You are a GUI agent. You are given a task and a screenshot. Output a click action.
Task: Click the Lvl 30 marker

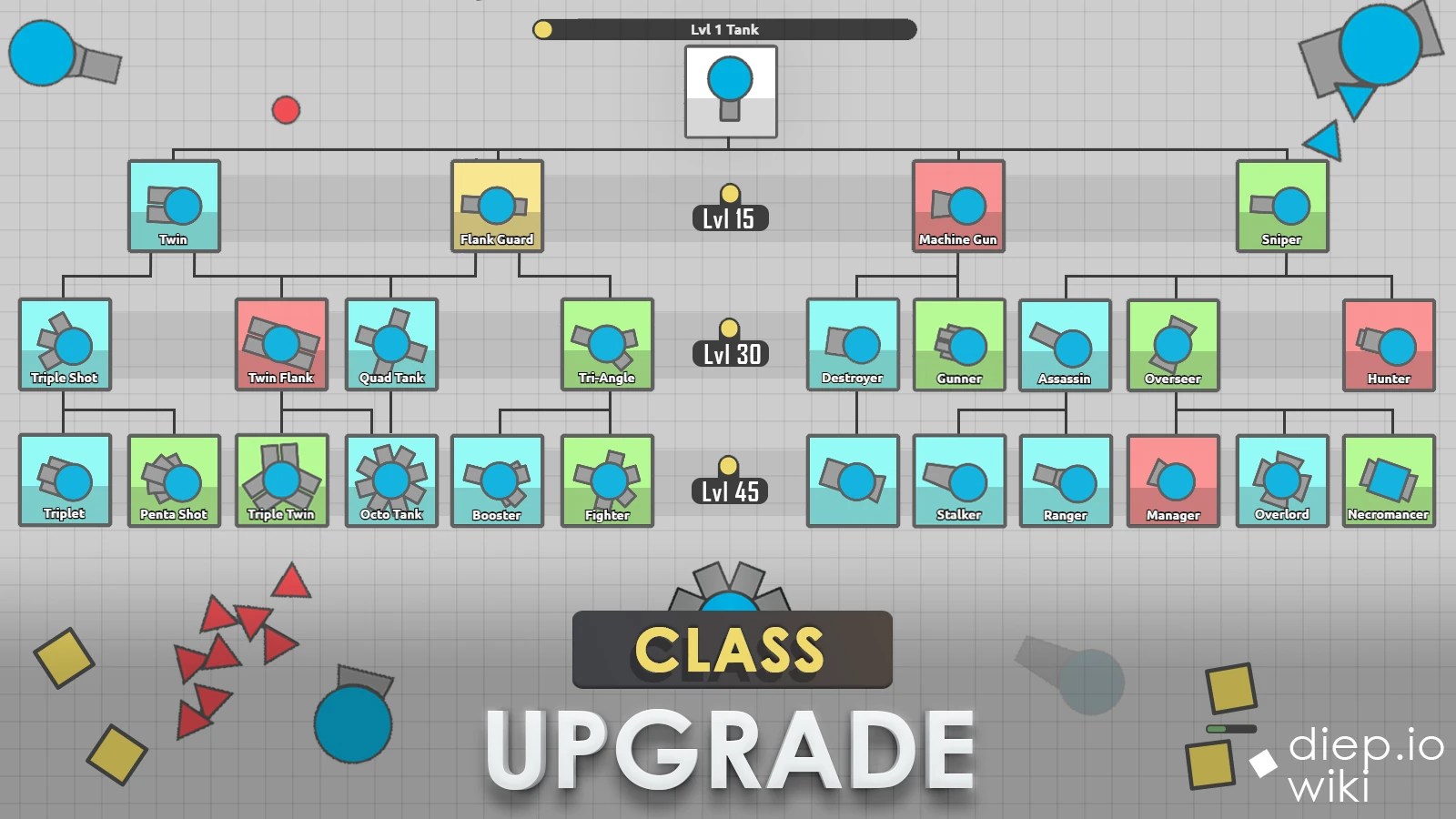(x=729, y=355)
